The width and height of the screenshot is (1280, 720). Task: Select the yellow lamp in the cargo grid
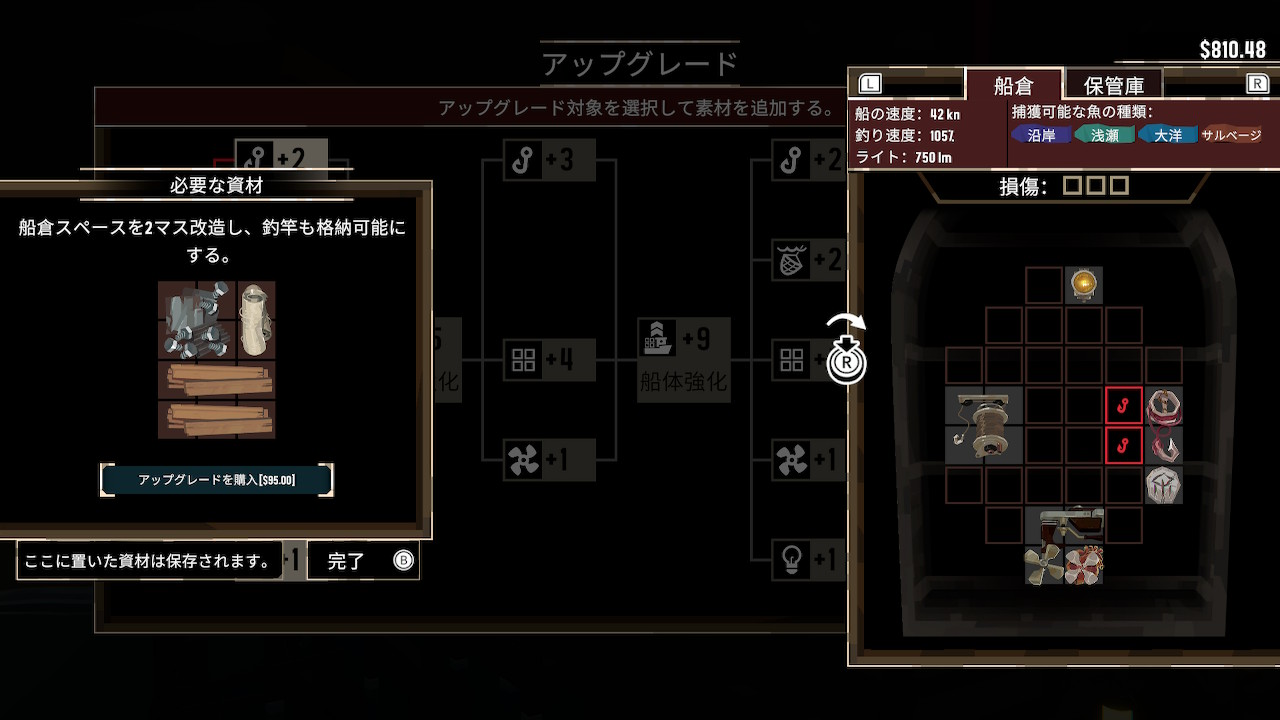1084,285
